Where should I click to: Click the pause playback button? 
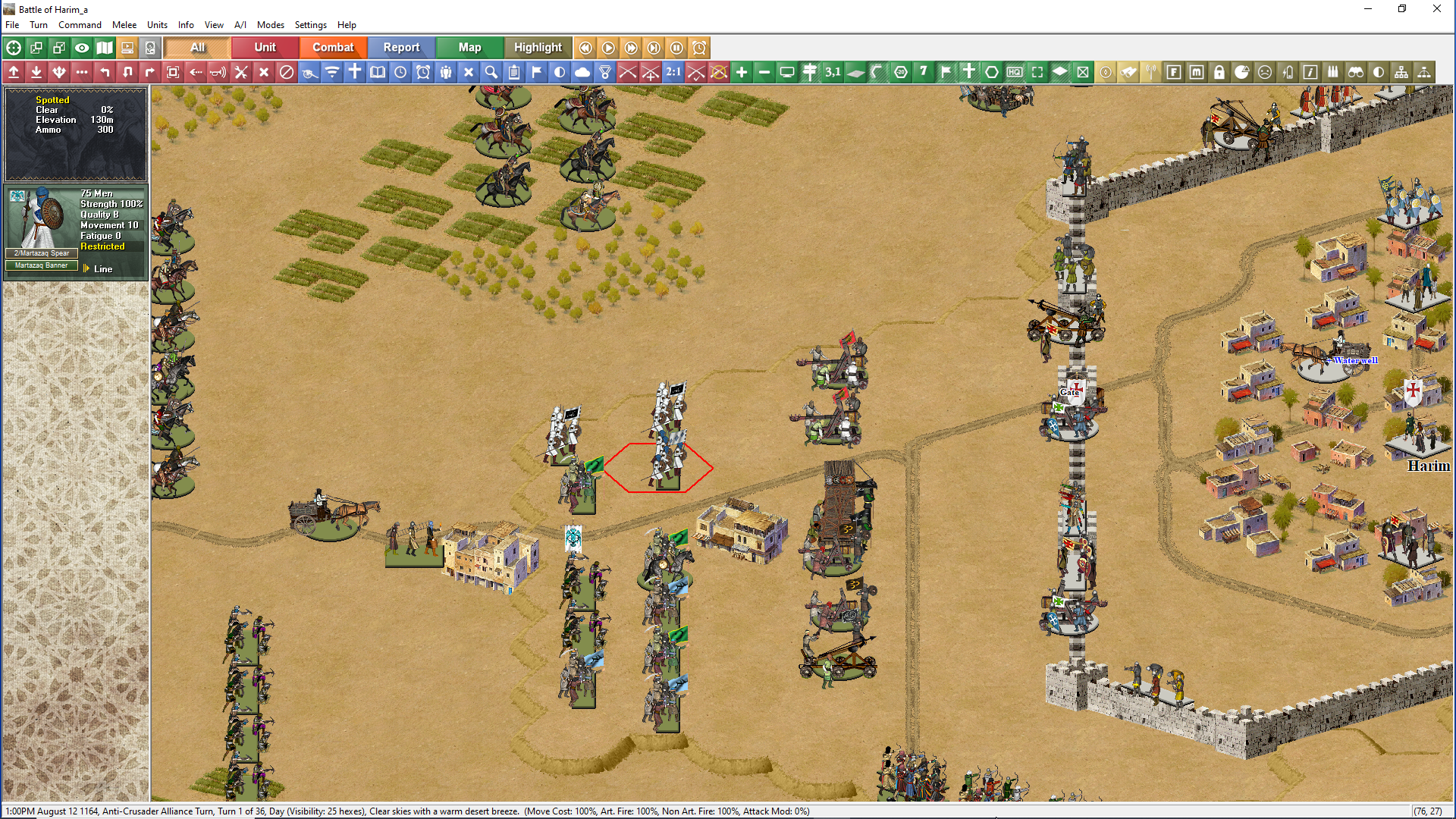676,48
